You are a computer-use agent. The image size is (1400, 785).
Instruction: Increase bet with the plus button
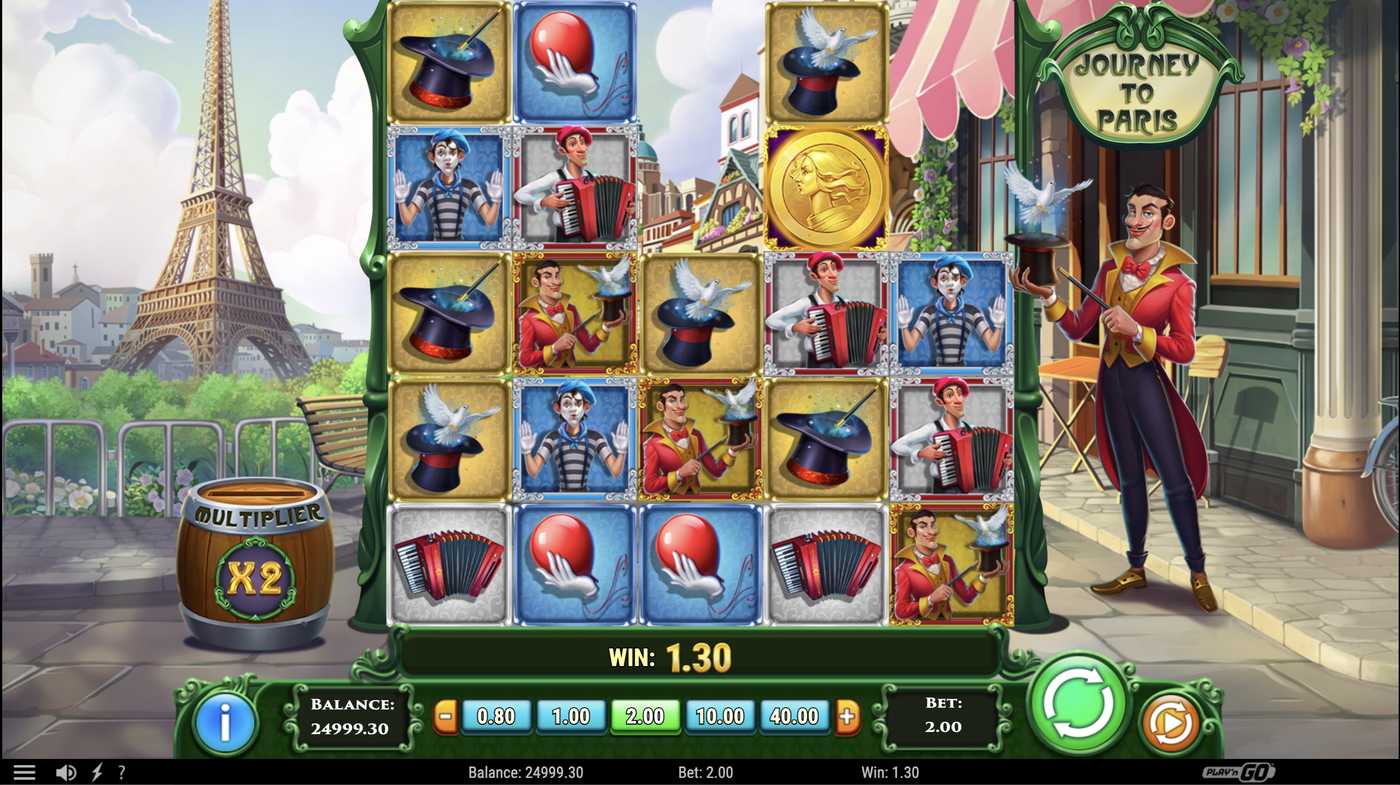(x=849, y=716)
